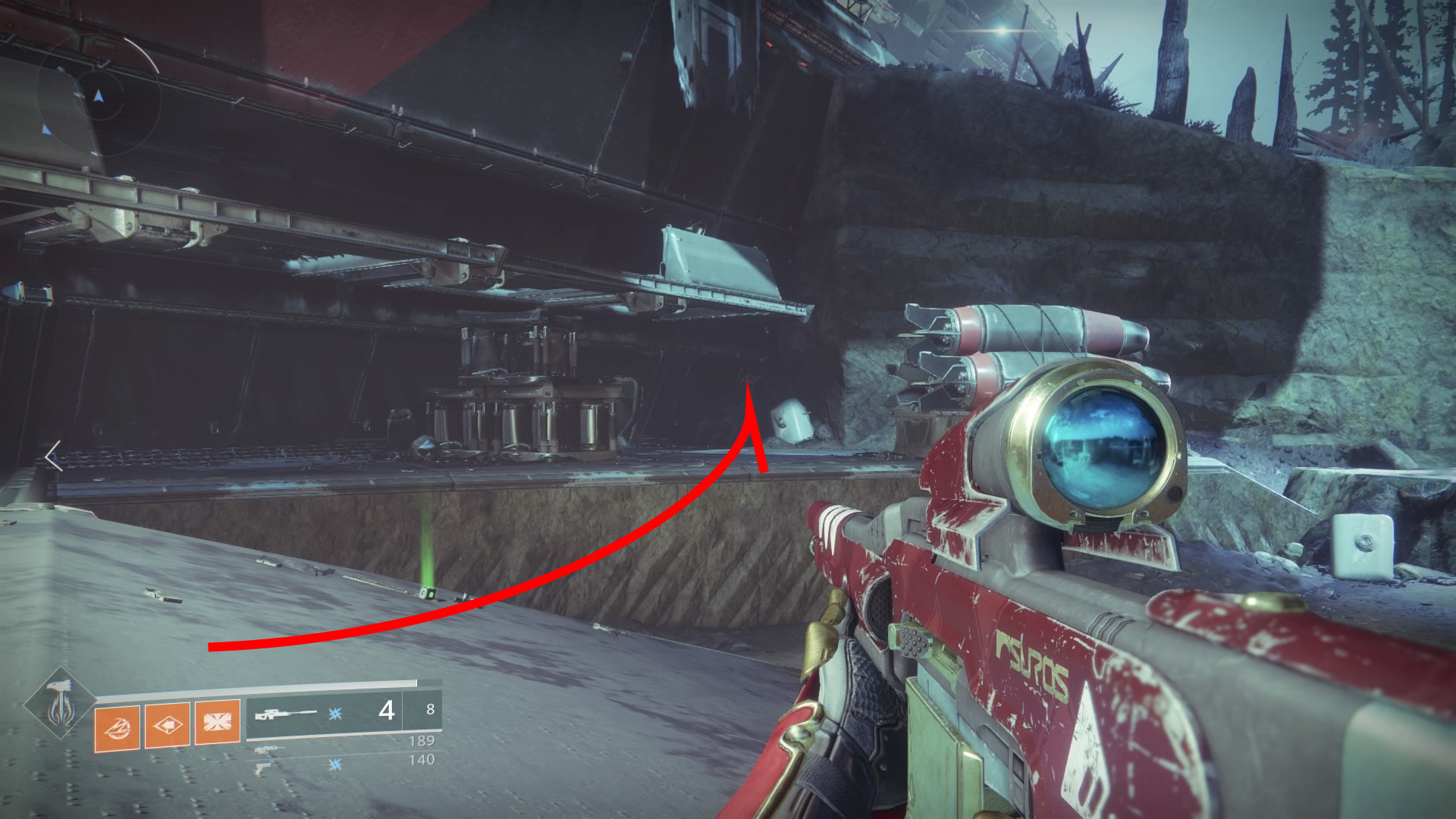1456x819 pixels.
Task: Select the diamond-shaped melee ability icon
Action: click(167, 726)
